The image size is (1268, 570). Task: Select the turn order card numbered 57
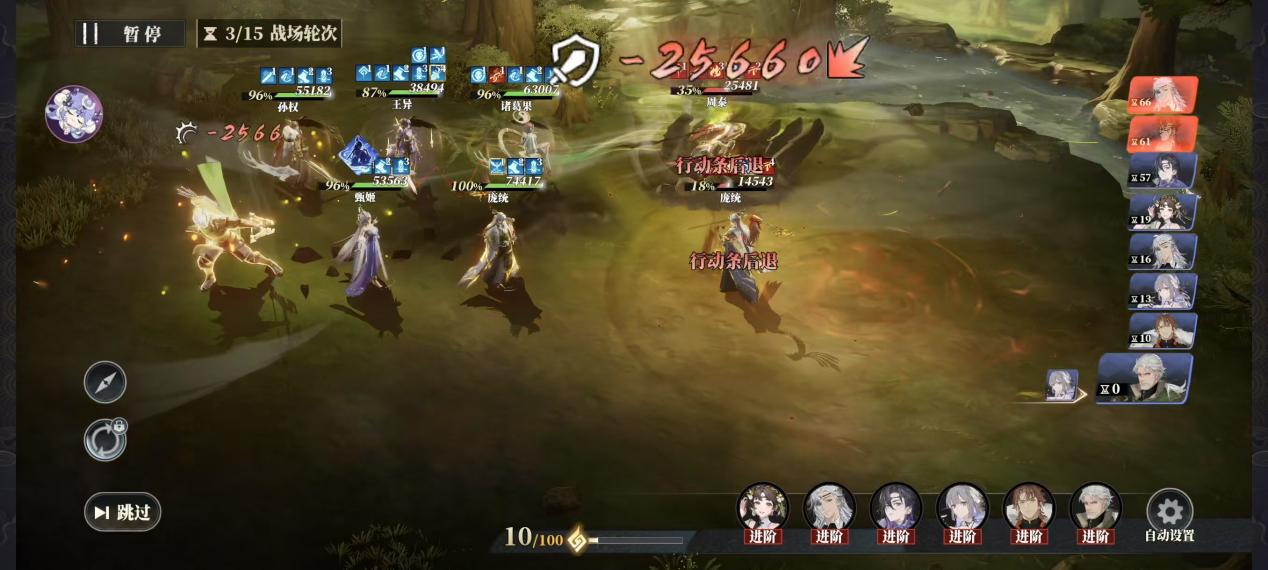click(1163, 172)
